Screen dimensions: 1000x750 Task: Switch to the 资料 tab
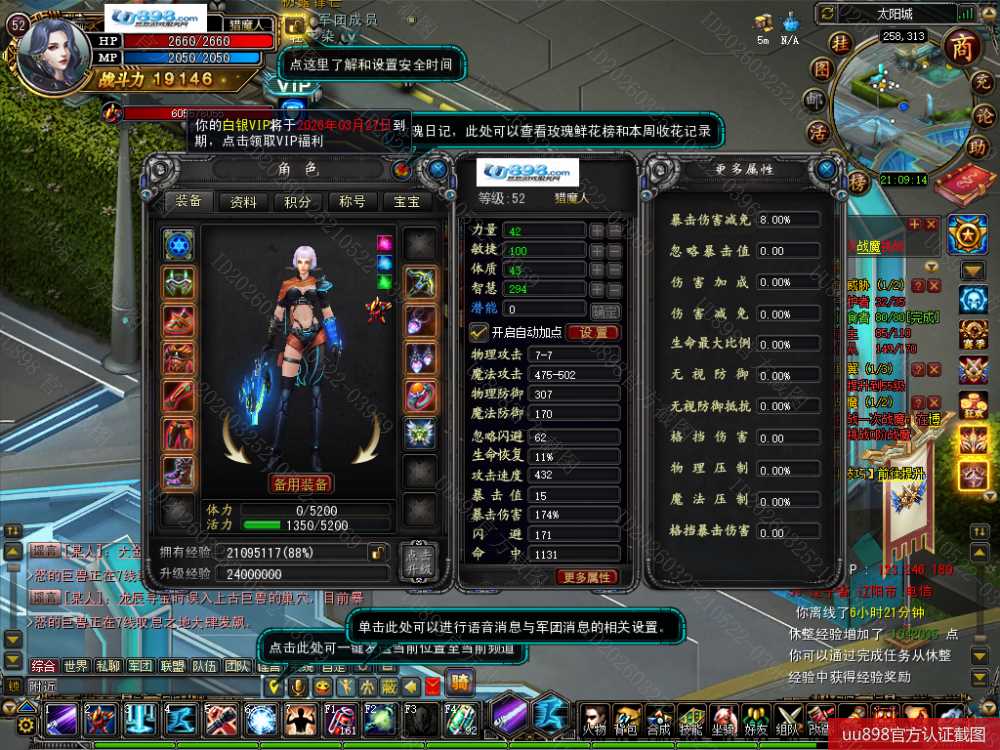(x=243, y=202)
